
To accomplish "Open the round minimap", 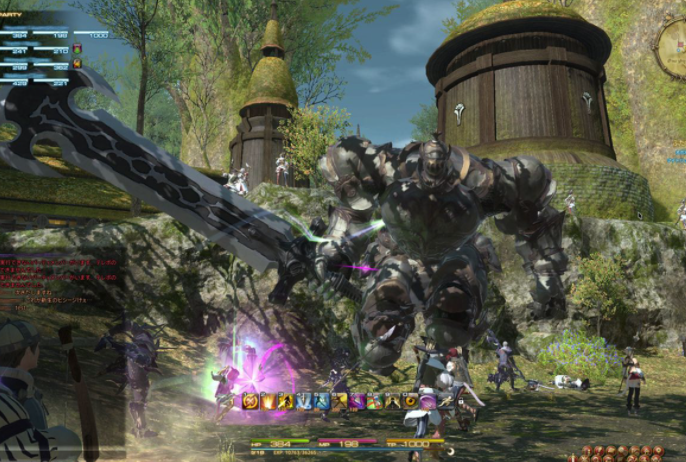I will pos(672,46).
